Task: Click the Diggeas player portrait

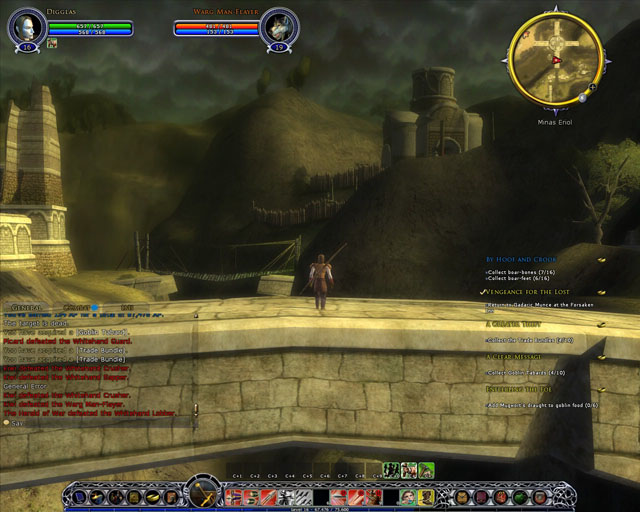Action: pos(26,26)
